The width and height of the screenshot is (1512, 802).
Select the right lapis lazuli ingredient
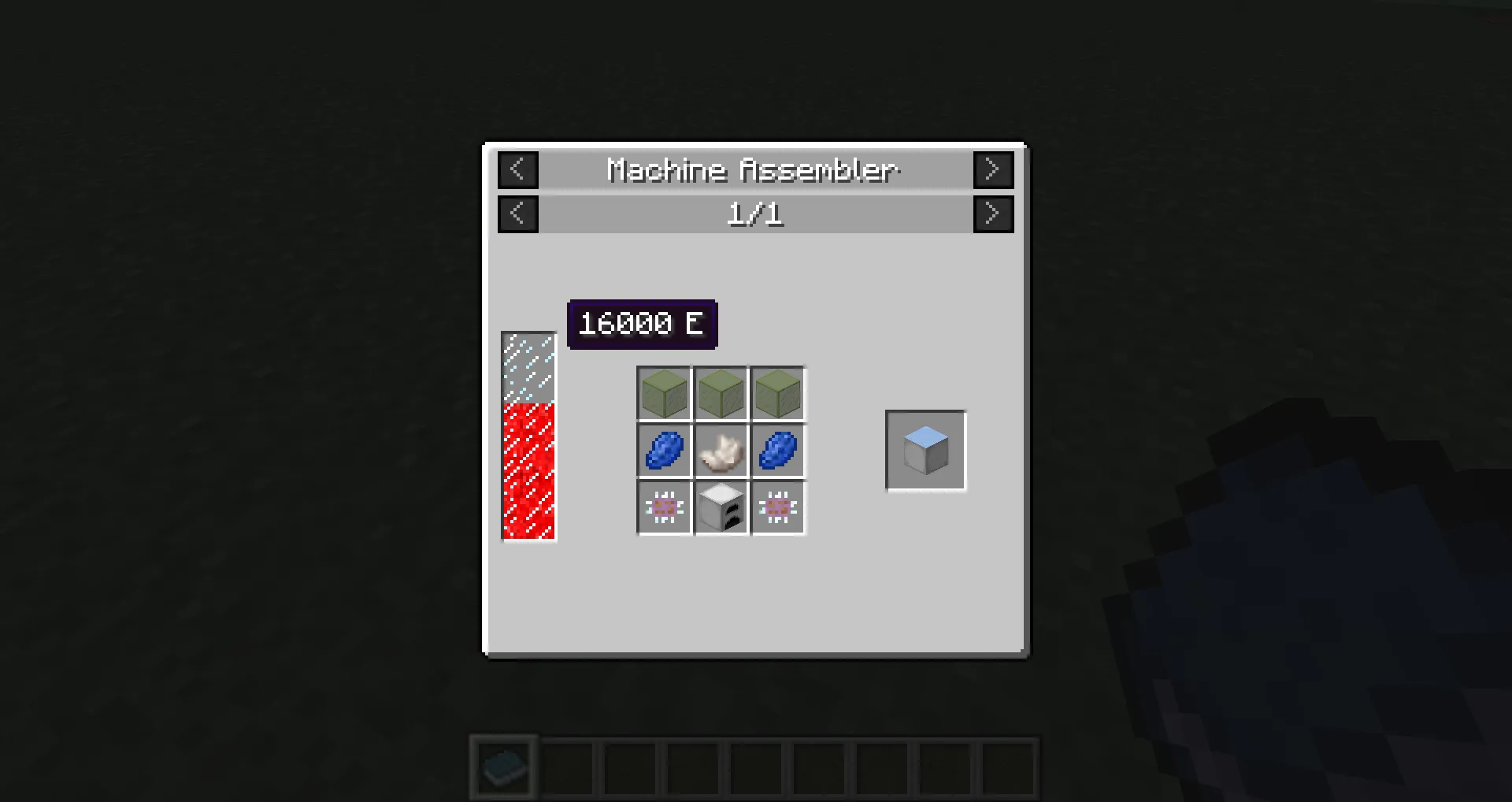pos(777,451)
